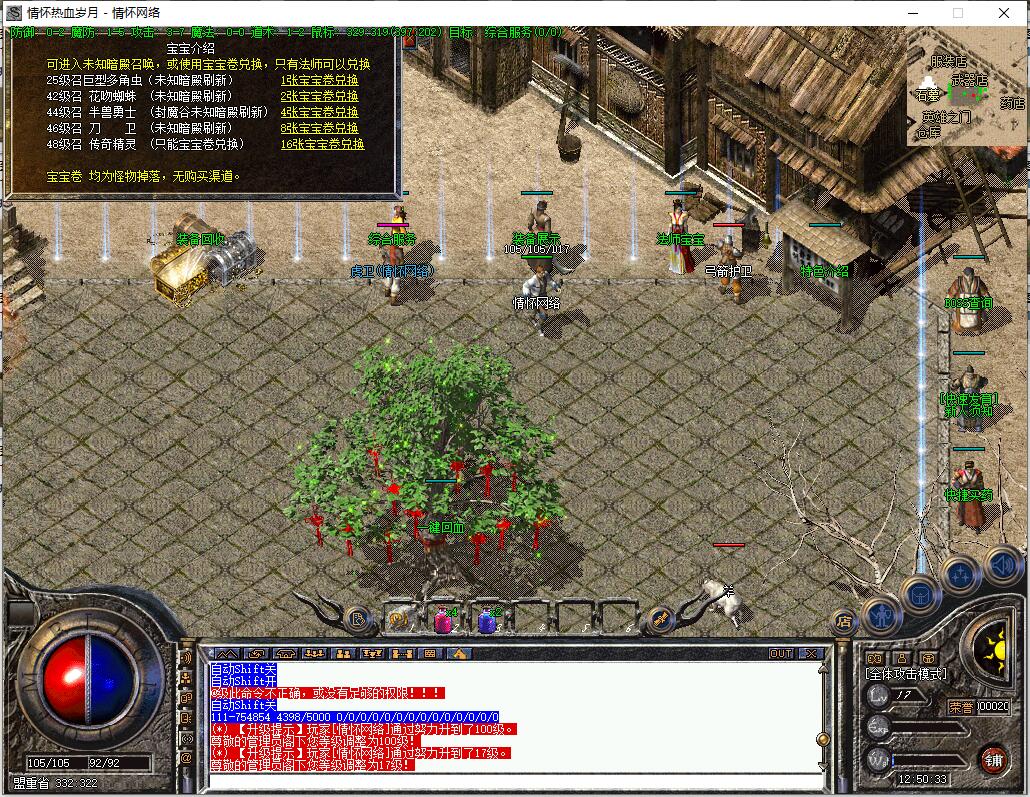Select the 4张宝宝卷兑换 exchange link
Image resolution: width=1030 pixels, height=797 pixels.
(319, 112)
